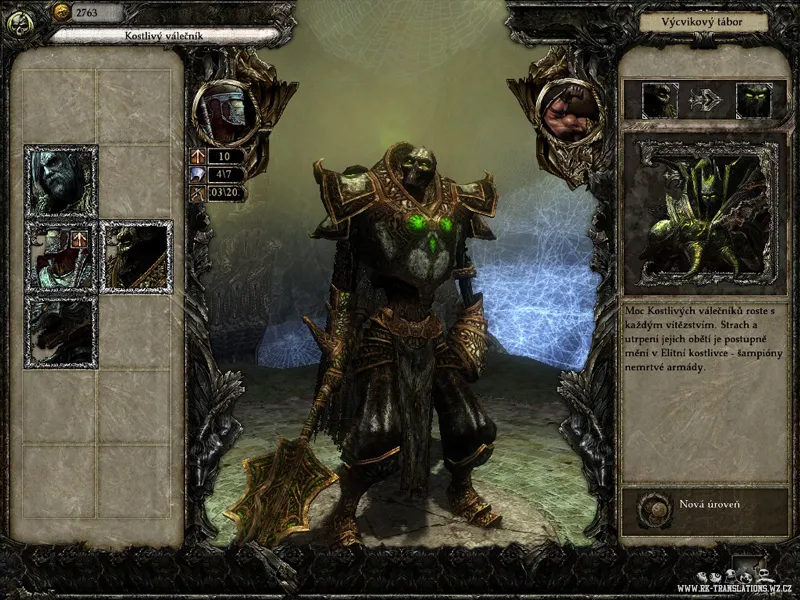Pick the dark gold-trimmed unit slot

click(x=136, y=256)
